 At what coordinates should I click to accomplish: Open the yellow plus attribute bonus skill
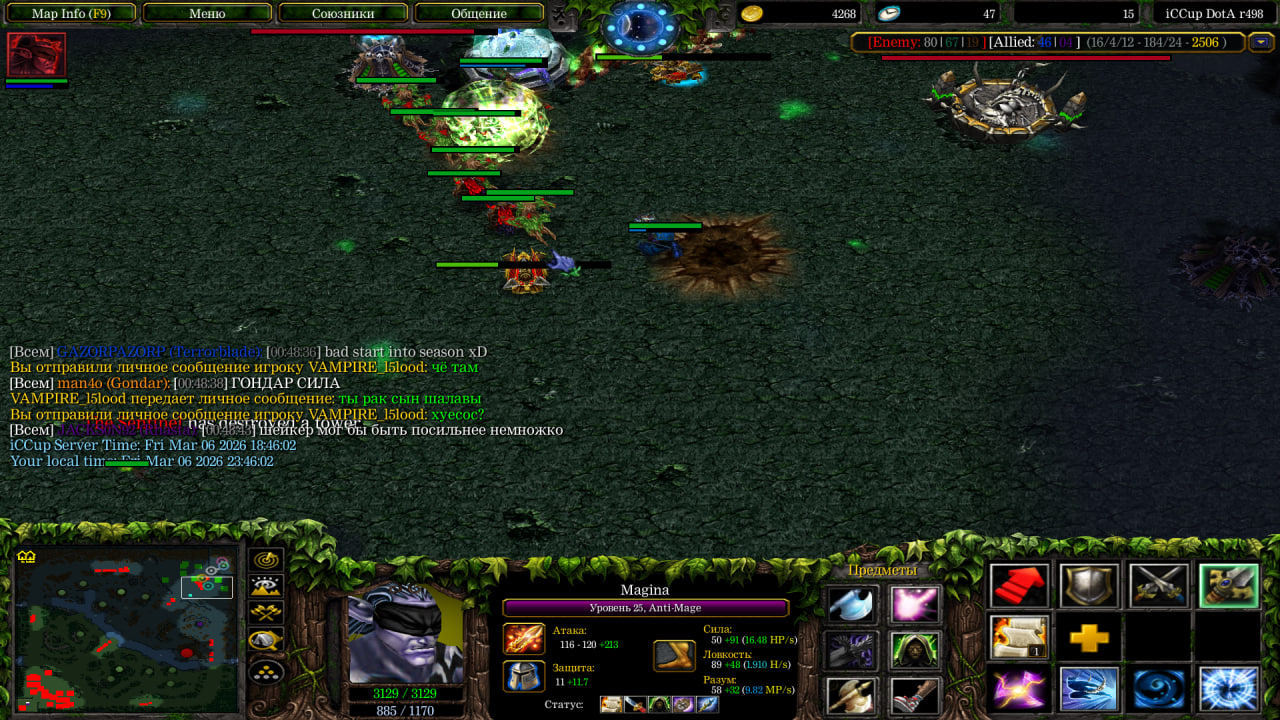[1089, 637]
